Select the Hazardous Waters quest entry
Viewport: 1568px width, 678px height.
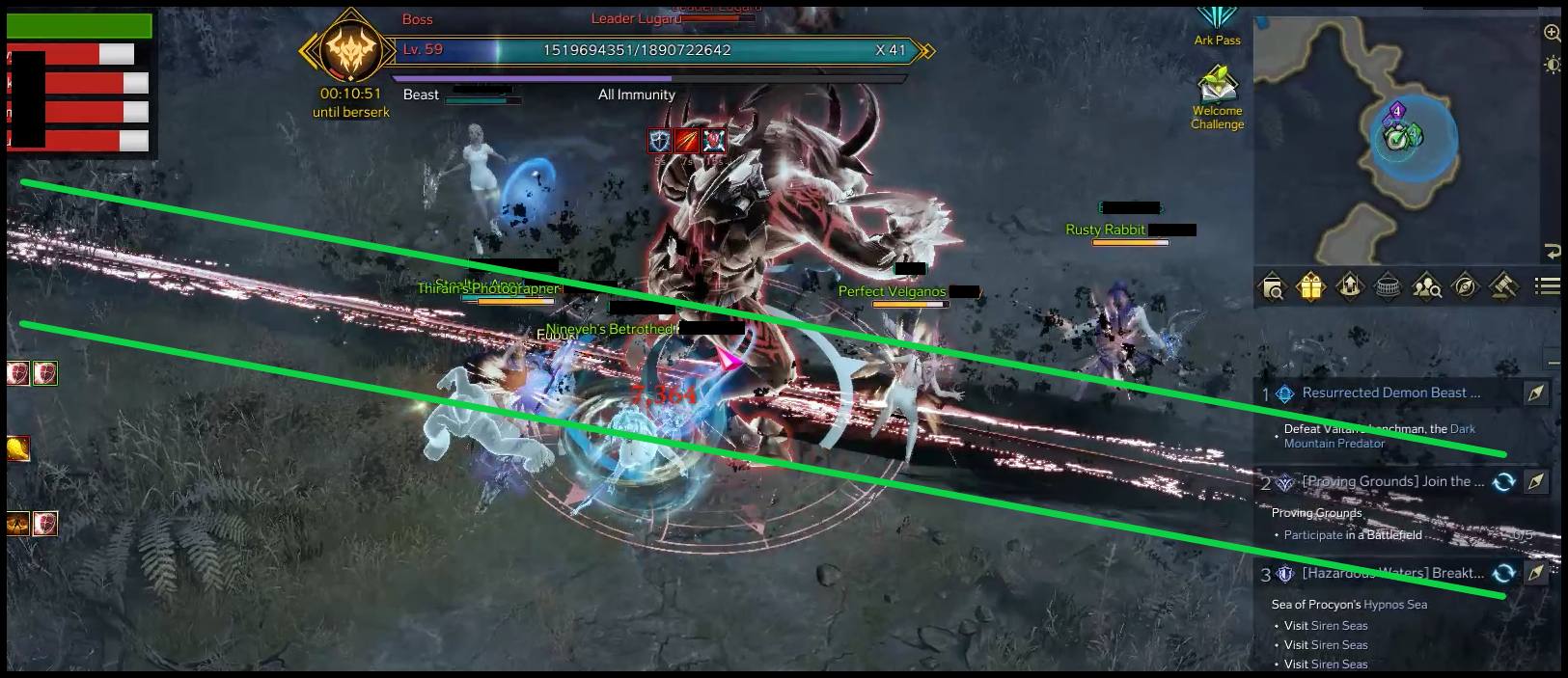1393,573
